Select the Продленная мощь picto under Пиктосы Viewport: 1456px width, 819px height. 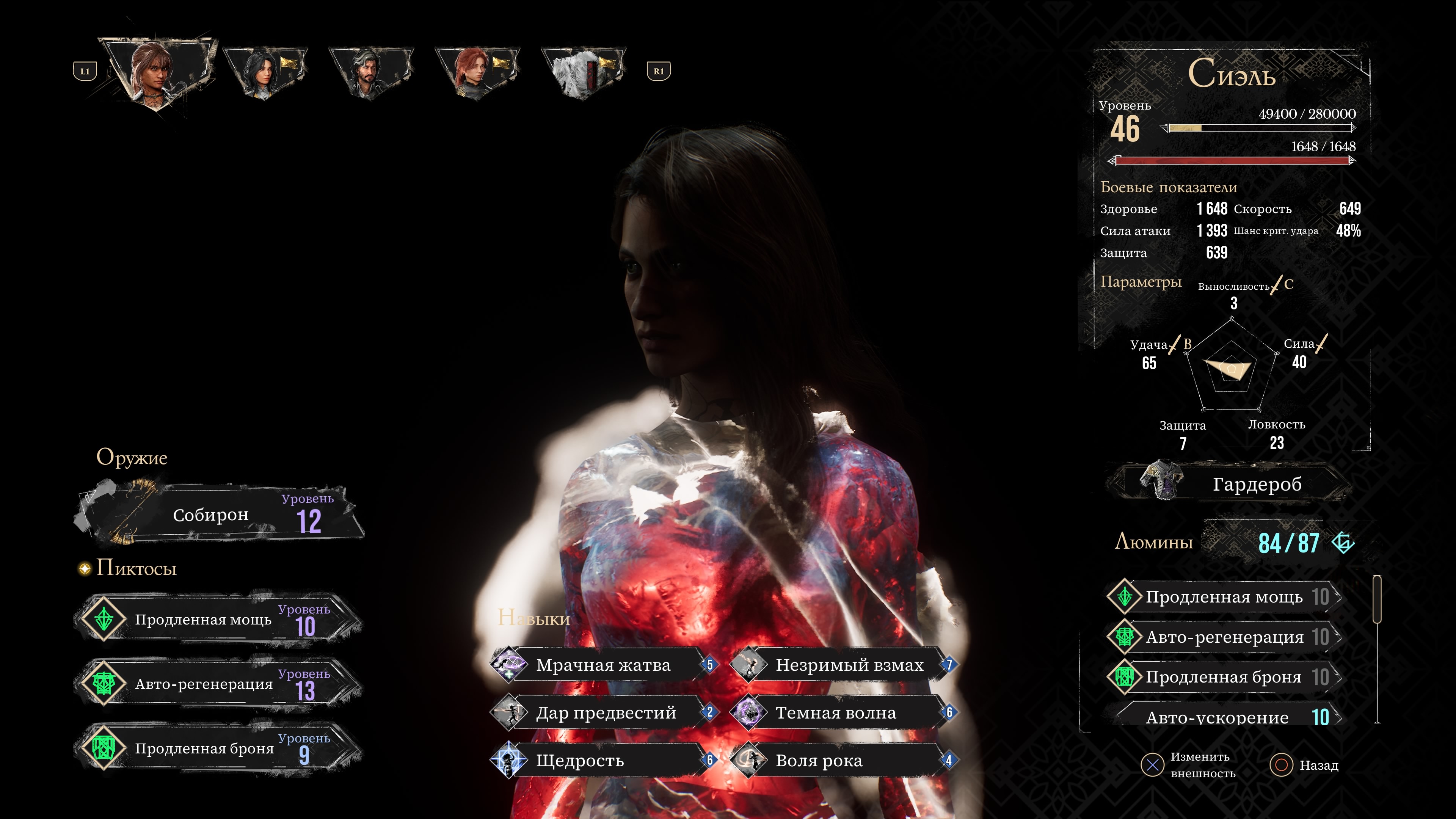coord(218,620)
